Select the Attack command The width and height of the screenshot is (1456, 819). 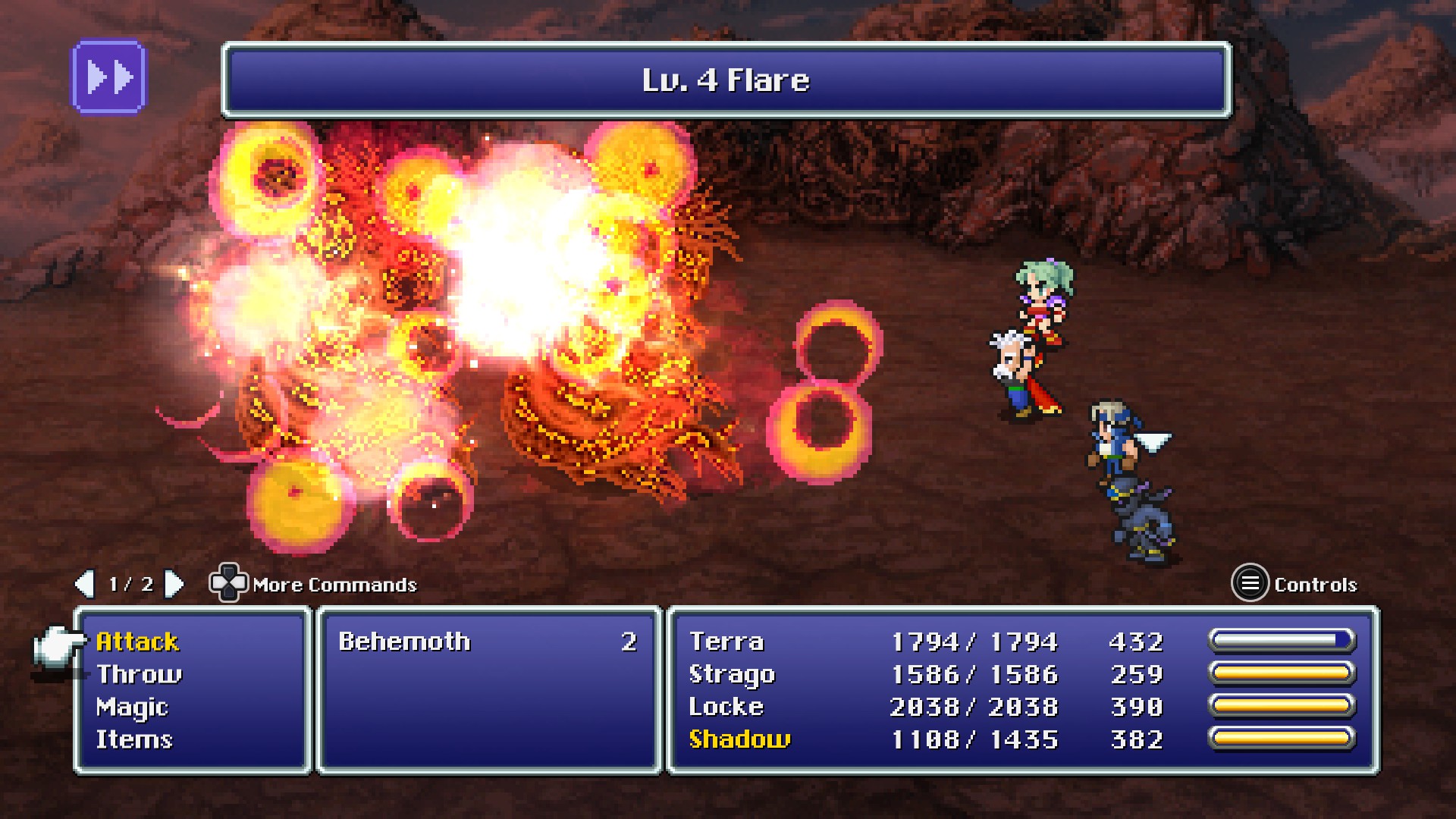click(137, 642)
